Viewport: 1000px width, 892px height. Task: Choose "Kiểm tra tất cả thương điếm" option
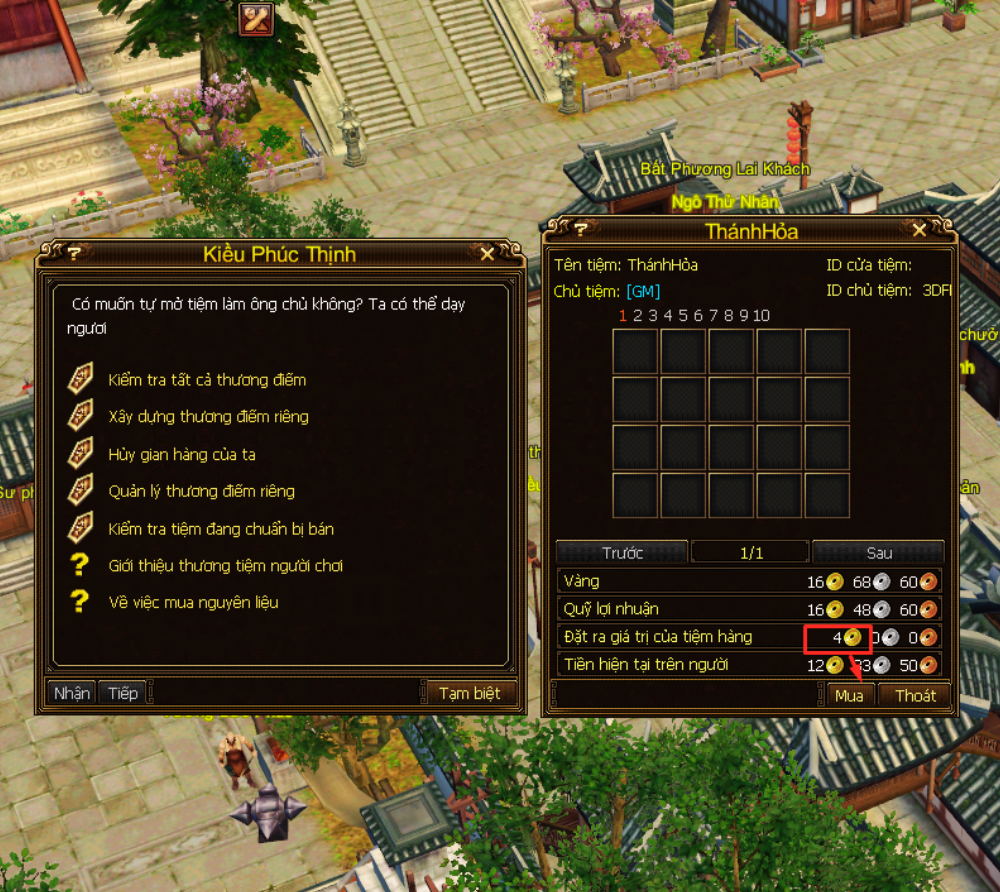coord(207,380)
